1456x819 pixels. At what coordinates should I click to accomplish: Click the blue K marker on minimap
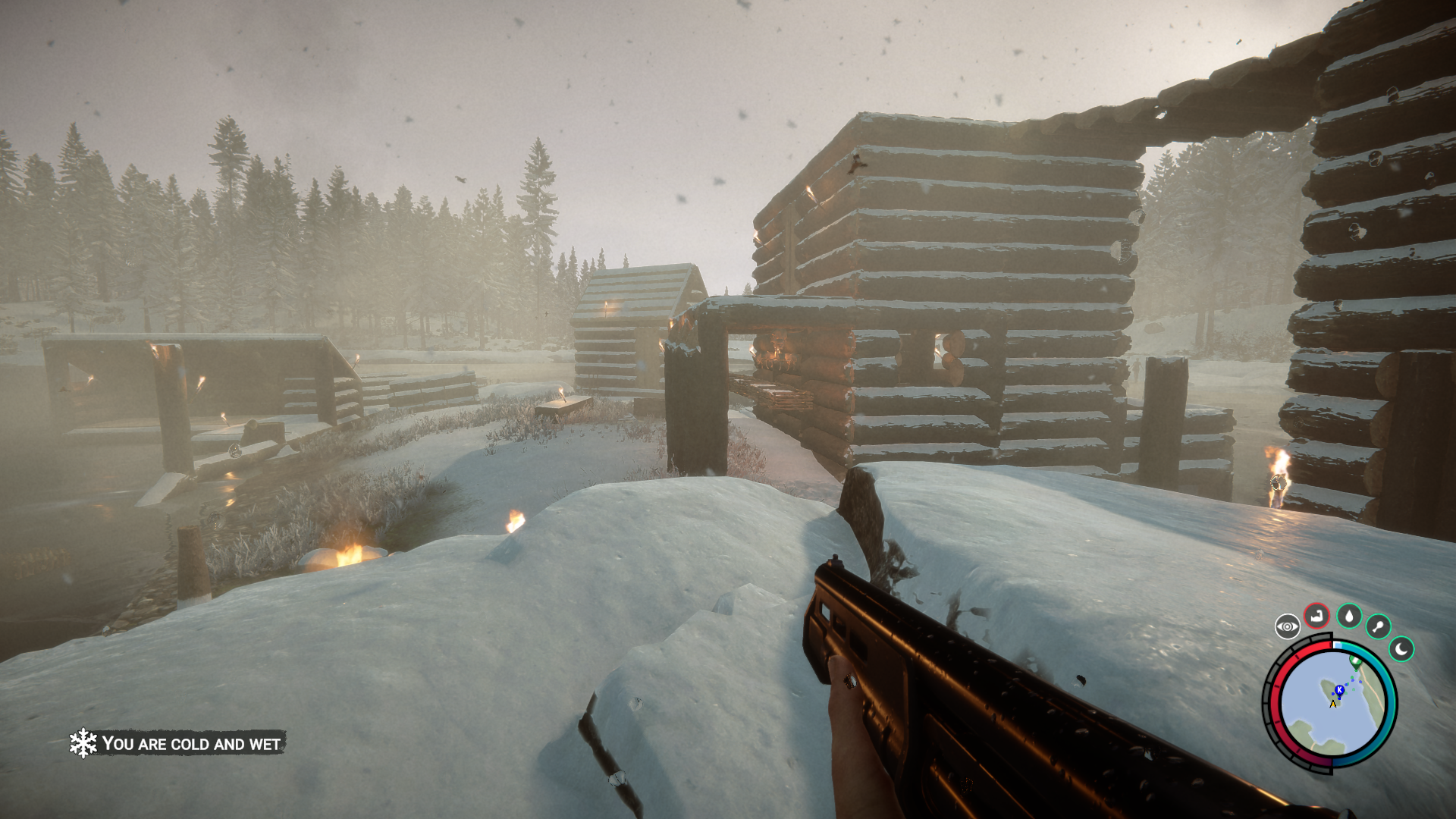click(1339, 690)
